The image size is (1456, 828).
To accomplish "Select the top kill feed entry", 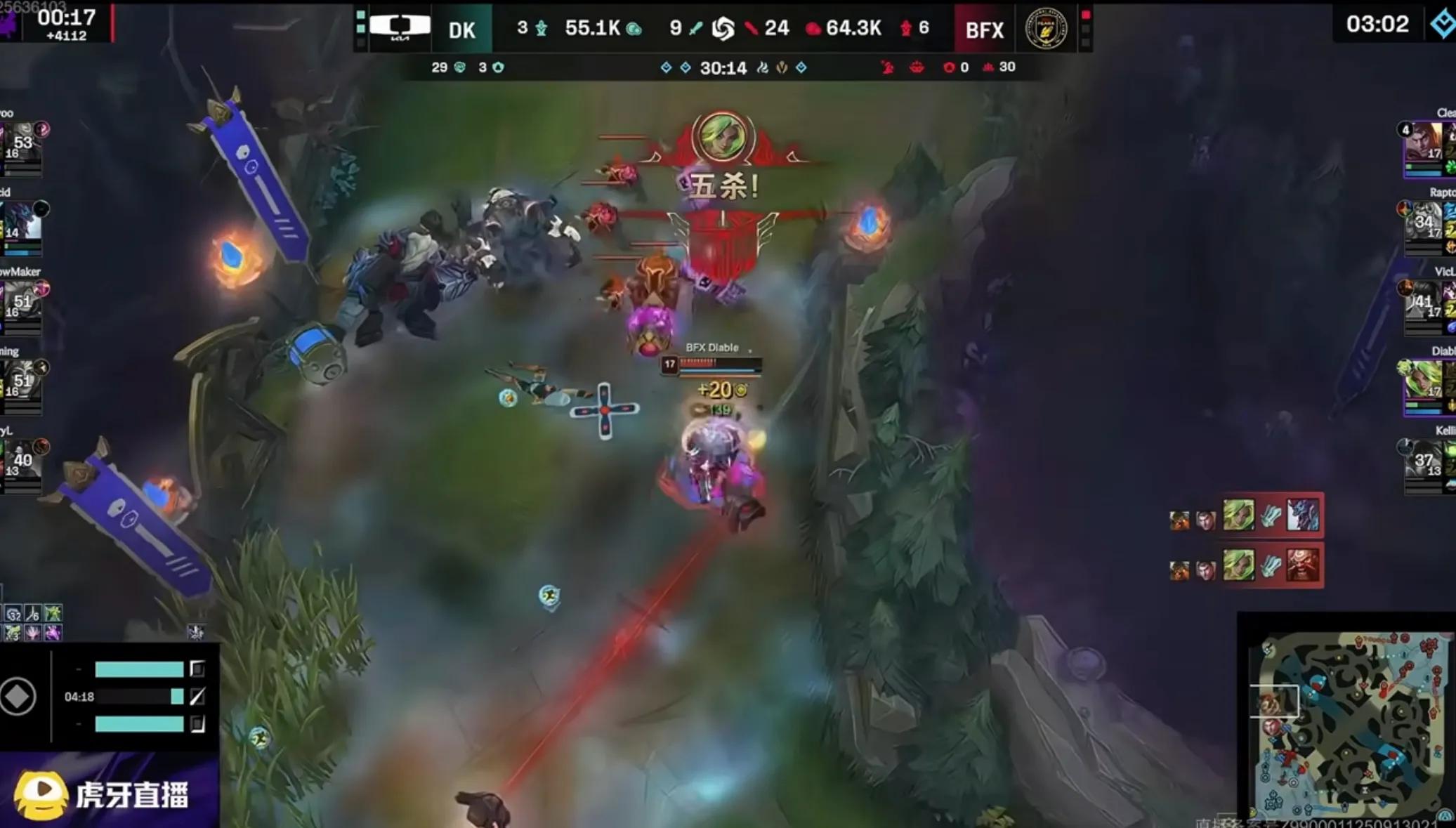I will click(x=1244, y=515).
